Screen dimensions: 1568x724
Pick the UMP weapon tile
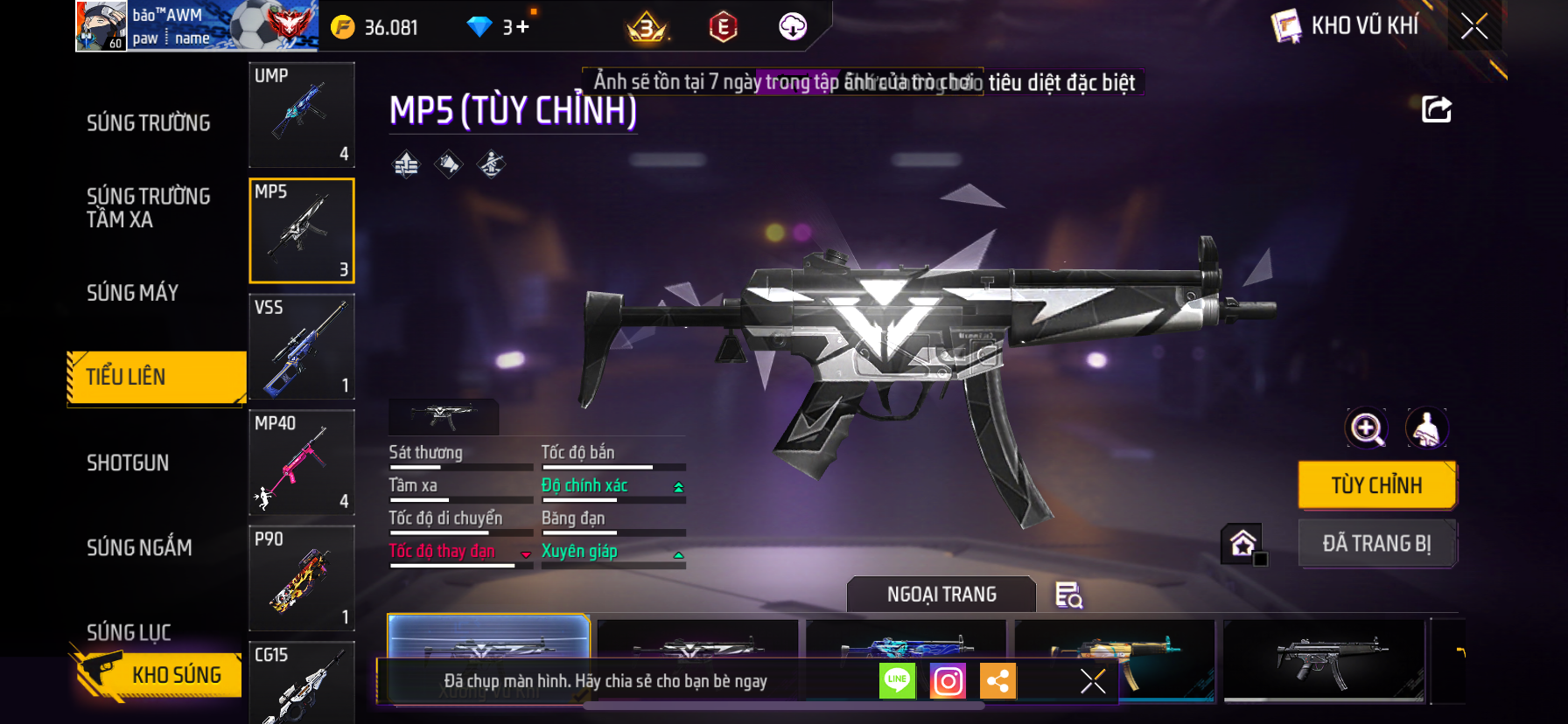click(x=302, y=115)
